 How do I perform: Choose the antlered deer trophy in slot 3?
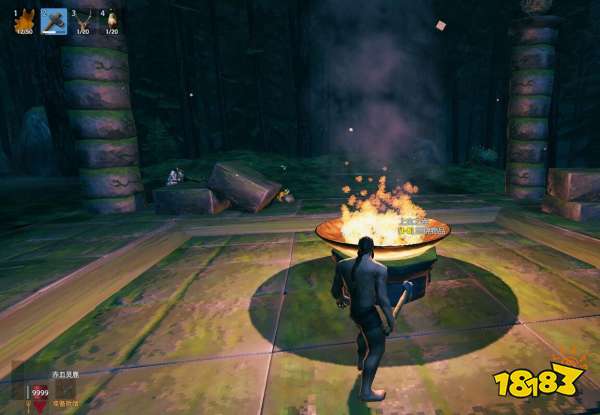click(83, 20)
